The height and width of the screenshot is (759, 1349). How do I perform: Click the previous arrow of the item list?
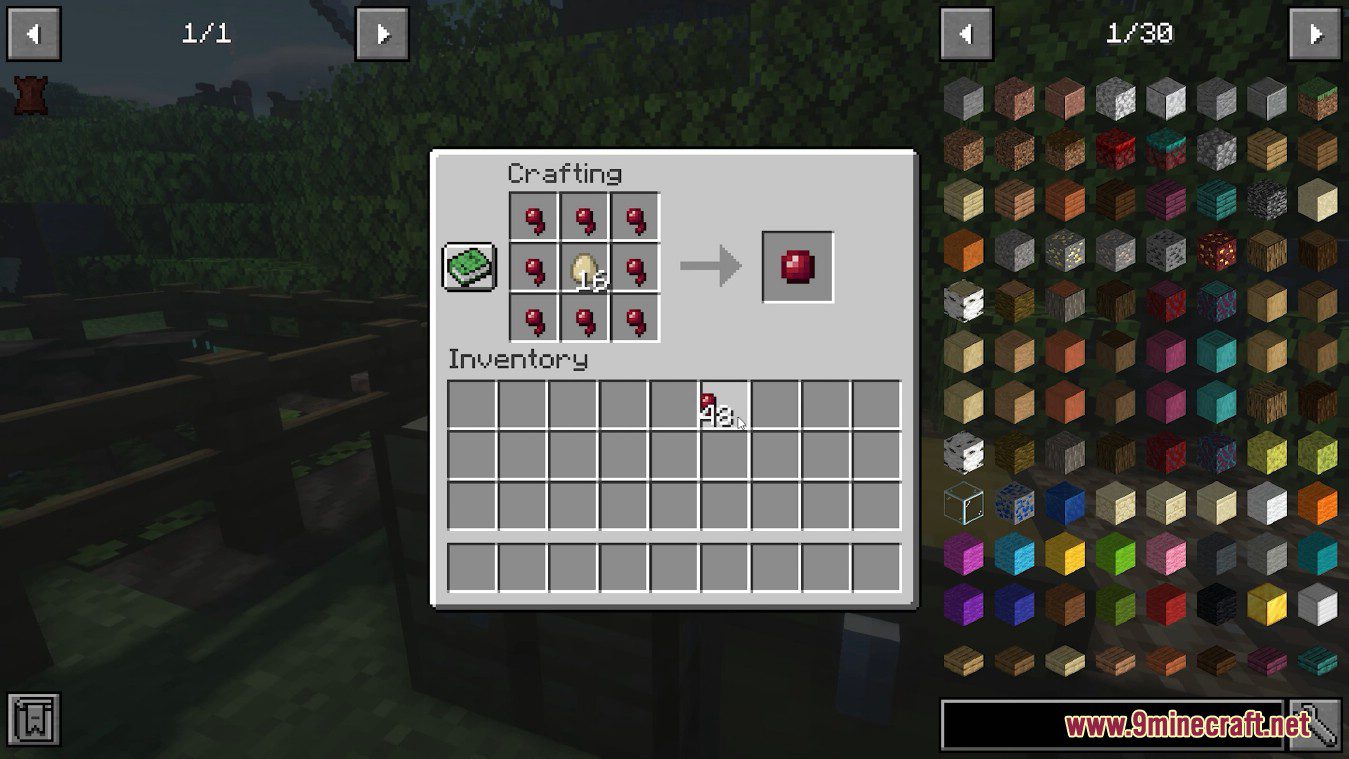pos(966,33)
